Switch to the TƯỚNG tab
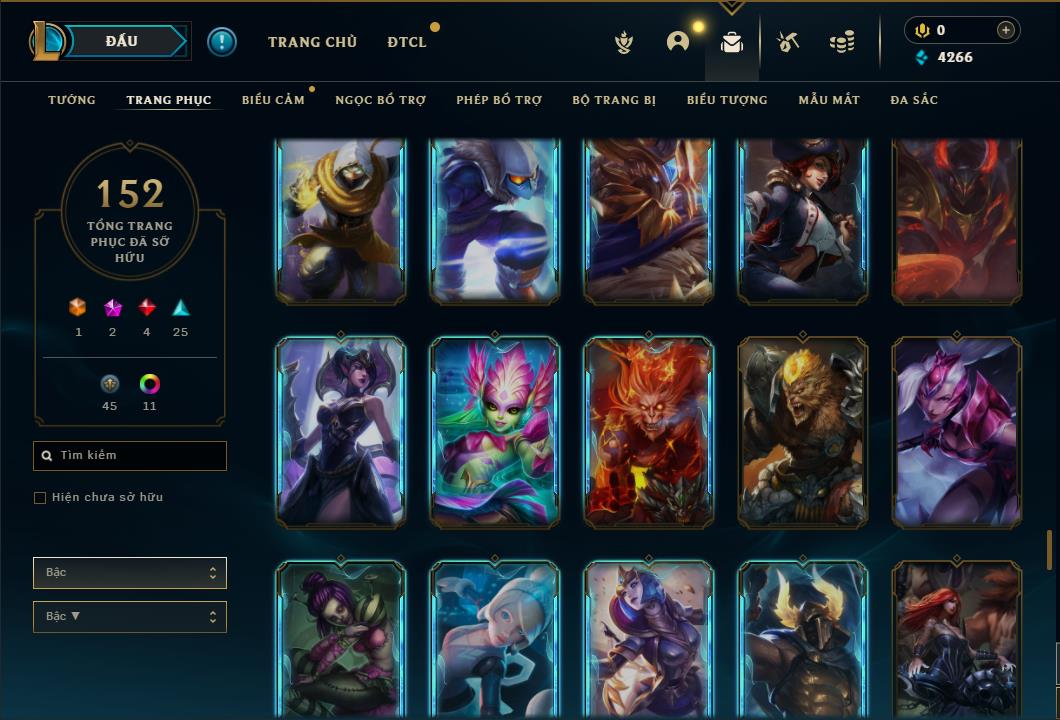1060x720 pixels. coord(72,100)
